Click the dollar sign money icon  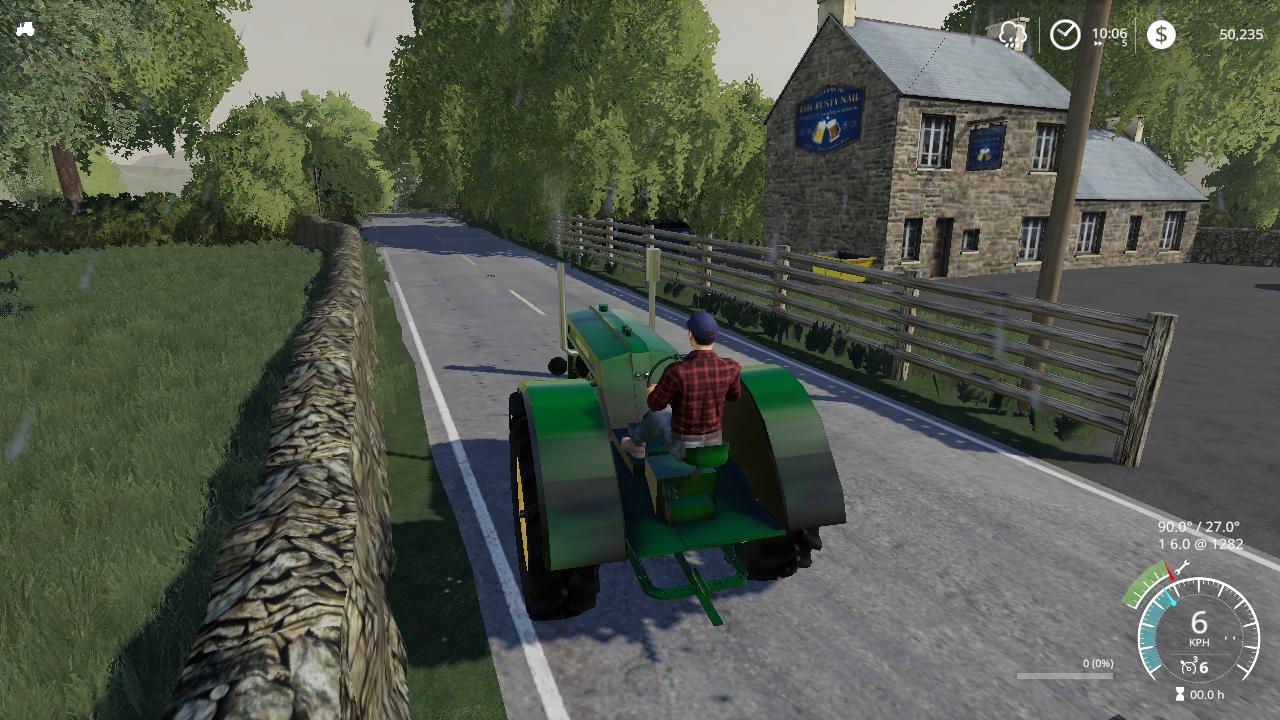[1160, 35]
